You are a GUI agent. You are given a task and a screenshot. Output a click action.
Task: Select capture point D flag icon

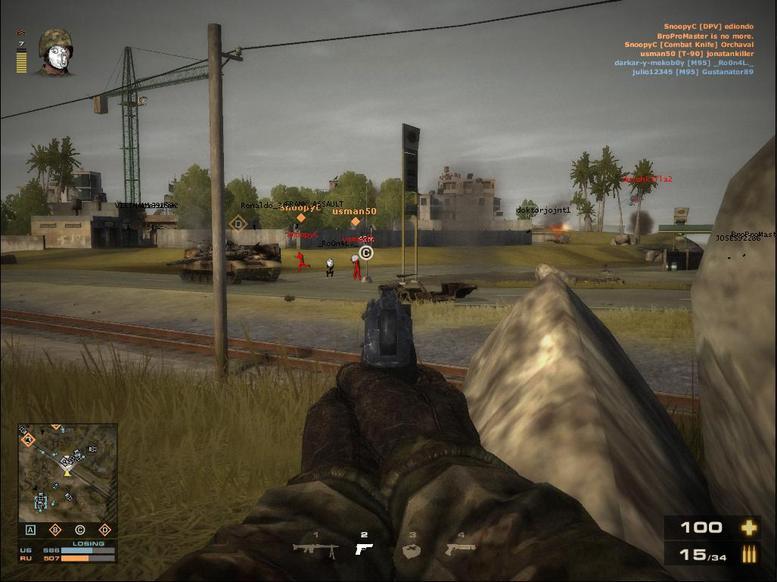(104, 529)
